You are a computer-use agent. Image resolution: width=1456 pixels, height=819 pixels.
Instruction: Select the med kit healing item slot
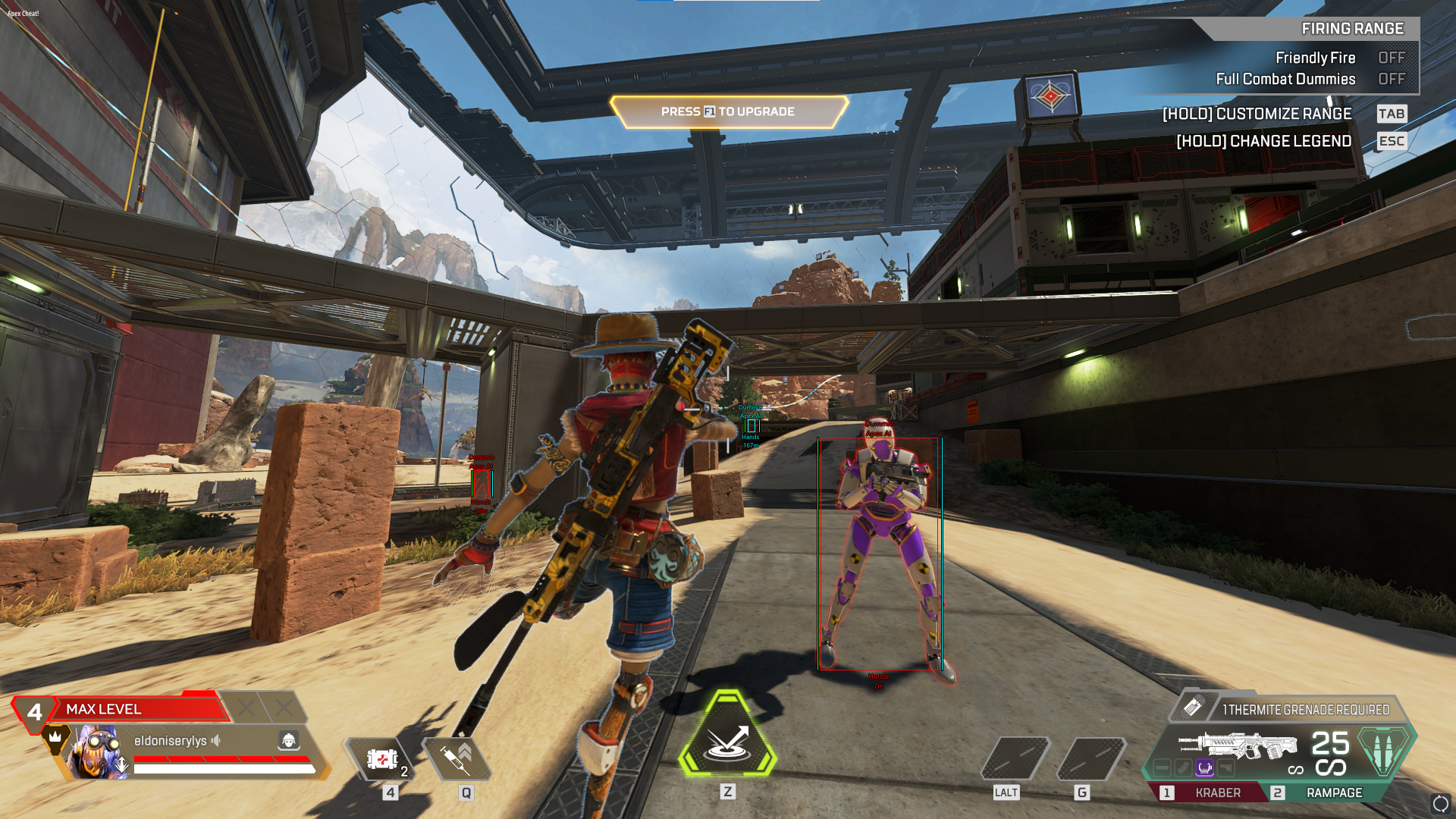(x=381, y=758)
